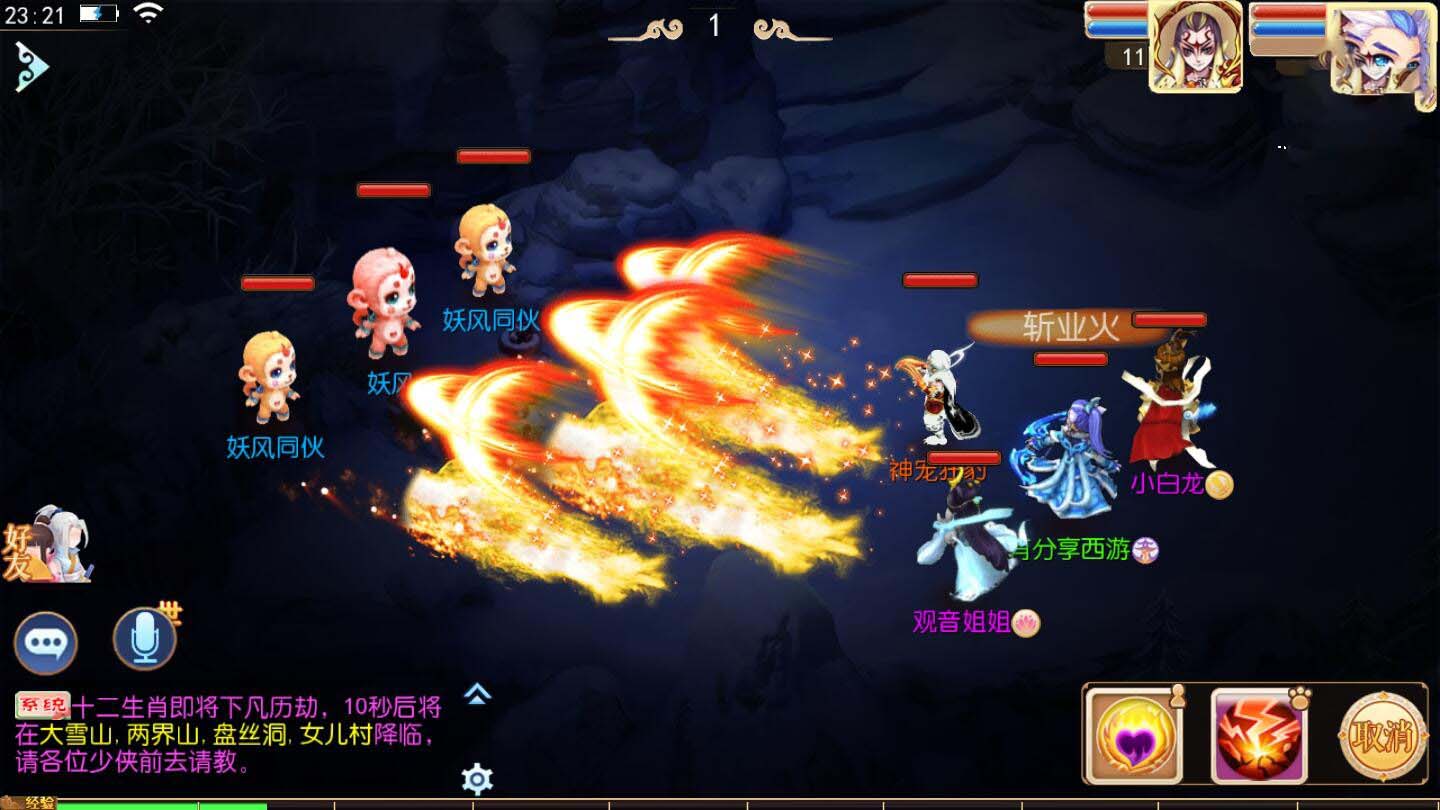
Task: Open the round counter showing 1 at top
Action: (x=713, y=25)
